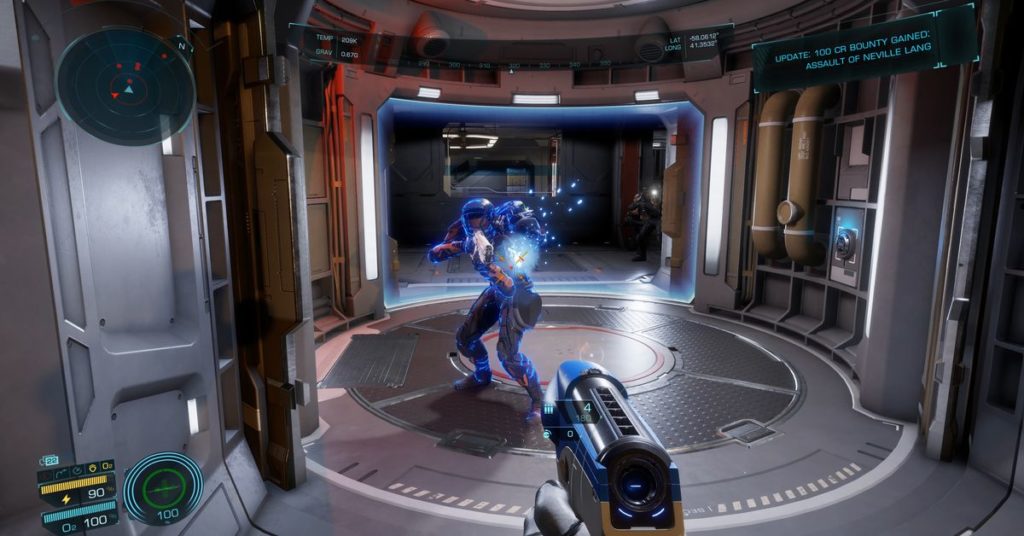This screenshot has height=536, width=1024.
Task: Select the compass heading strip
Action: click(x=512, y=64)
